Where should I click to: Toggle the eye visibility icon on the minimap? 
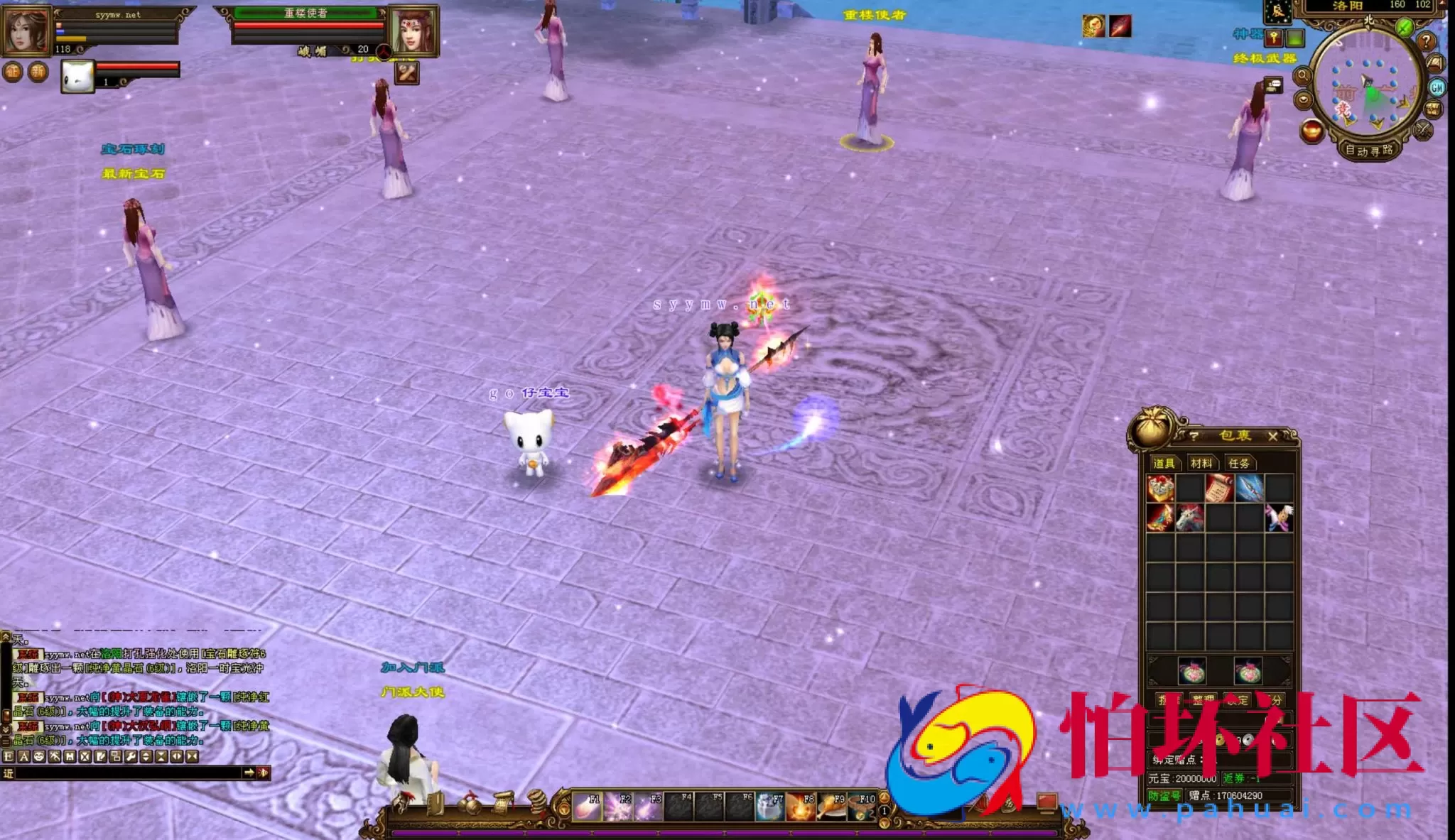[x=1304, y=100]
